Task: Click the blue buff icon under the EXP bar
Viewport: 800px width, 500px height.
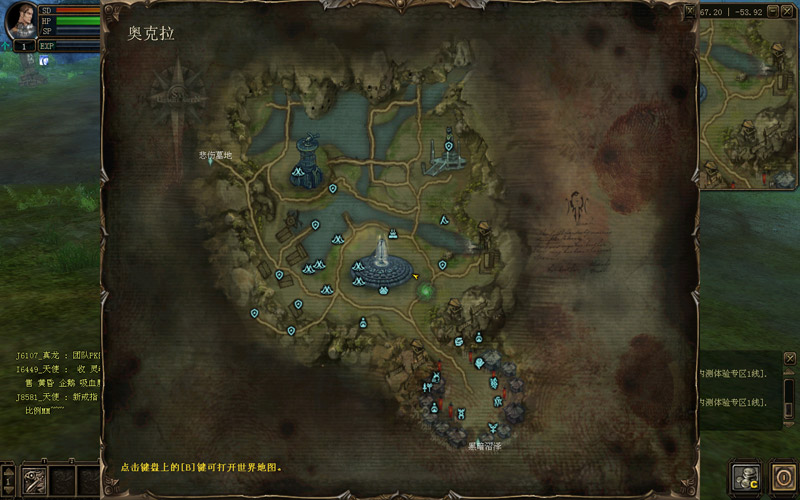Action: 43,61
